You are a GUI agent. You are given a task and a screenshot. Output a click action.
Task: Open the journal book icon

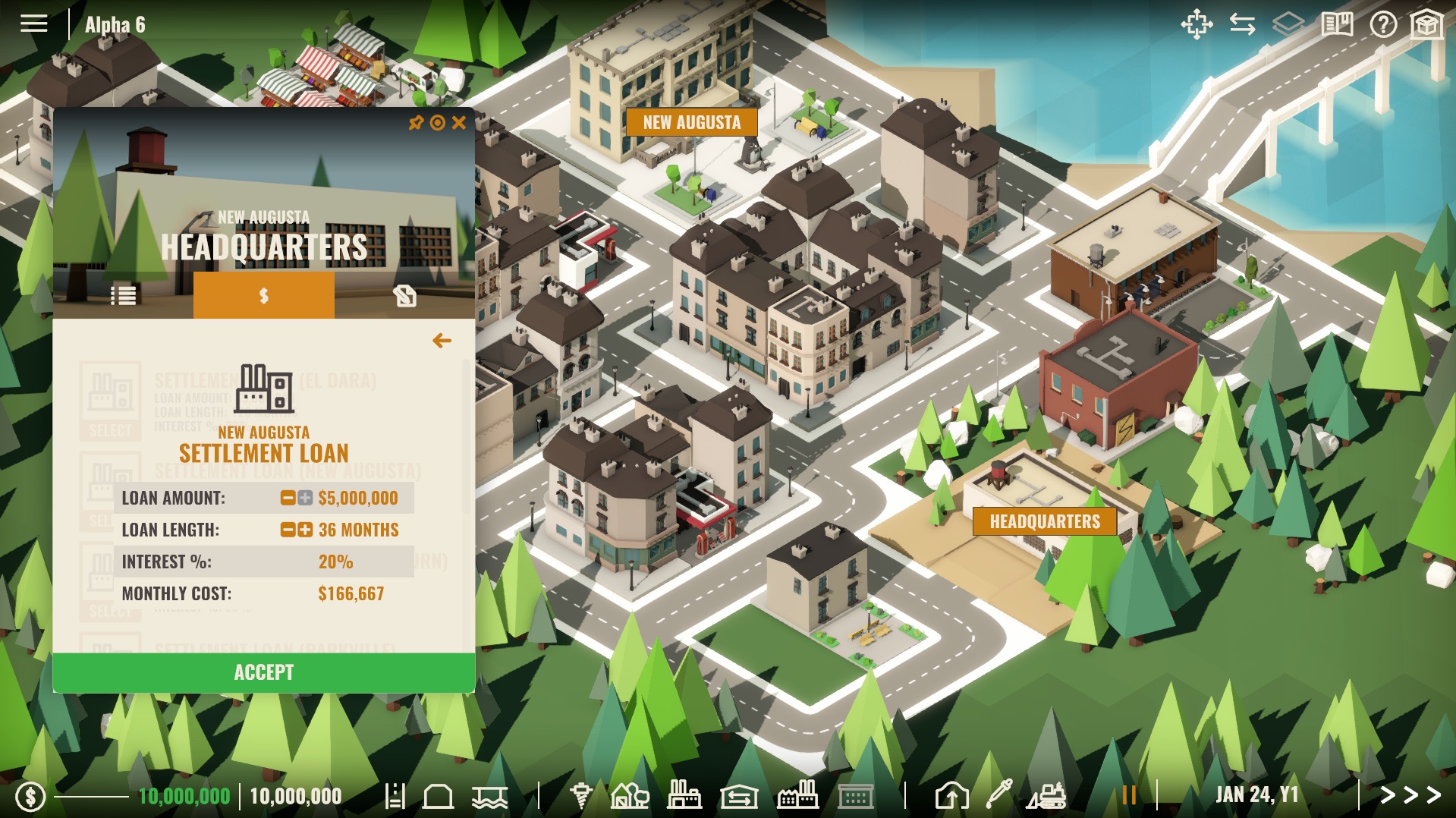point(1337,25)
